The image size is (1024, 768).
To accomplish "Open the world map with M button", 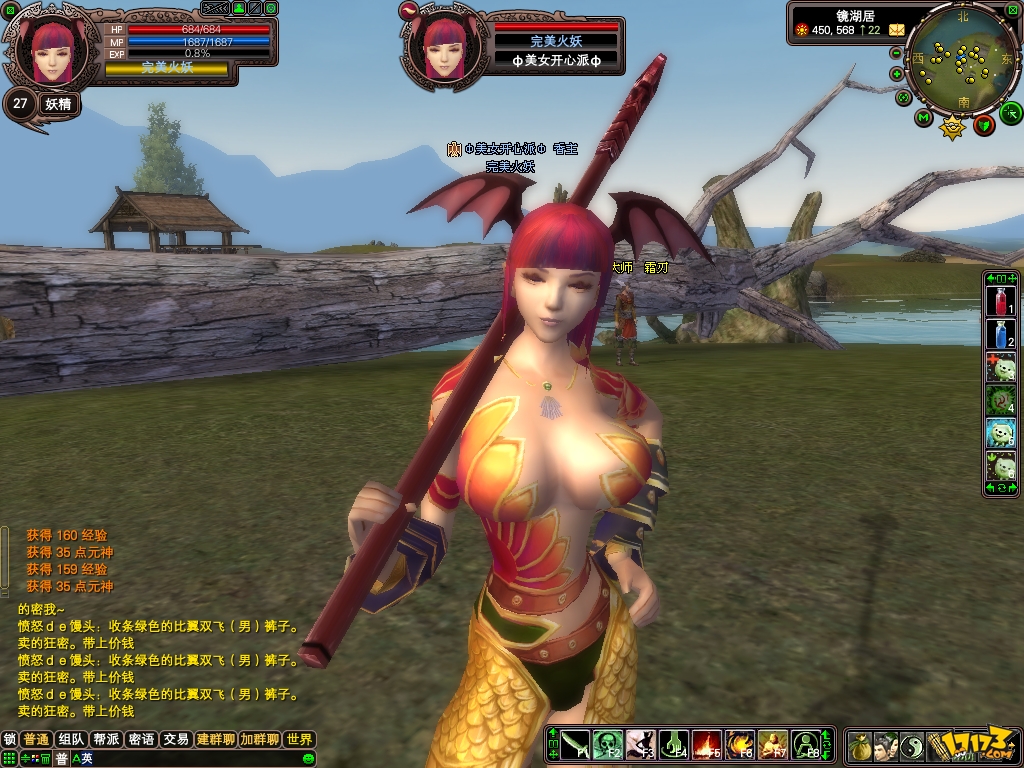I will pyautogui.click(x=923, y=119).
